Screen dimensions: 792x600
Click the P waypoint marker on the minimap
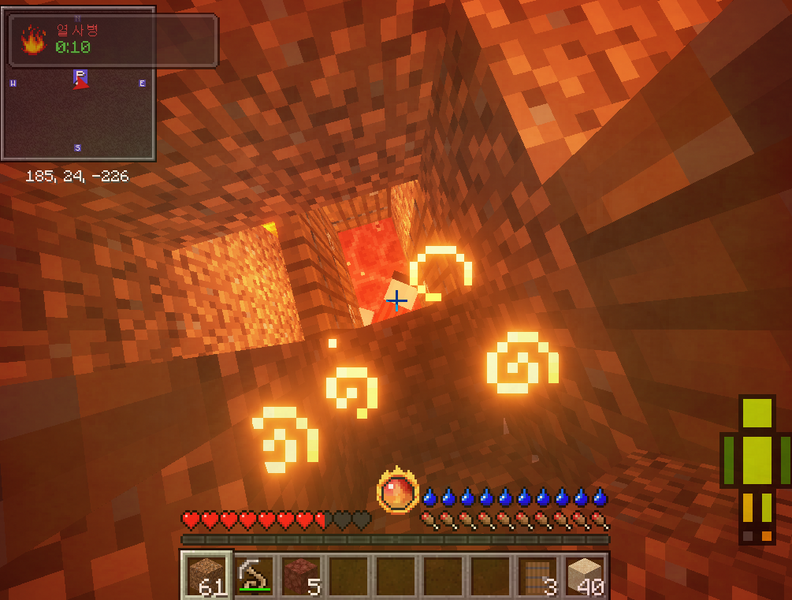[x=80, y=77]
